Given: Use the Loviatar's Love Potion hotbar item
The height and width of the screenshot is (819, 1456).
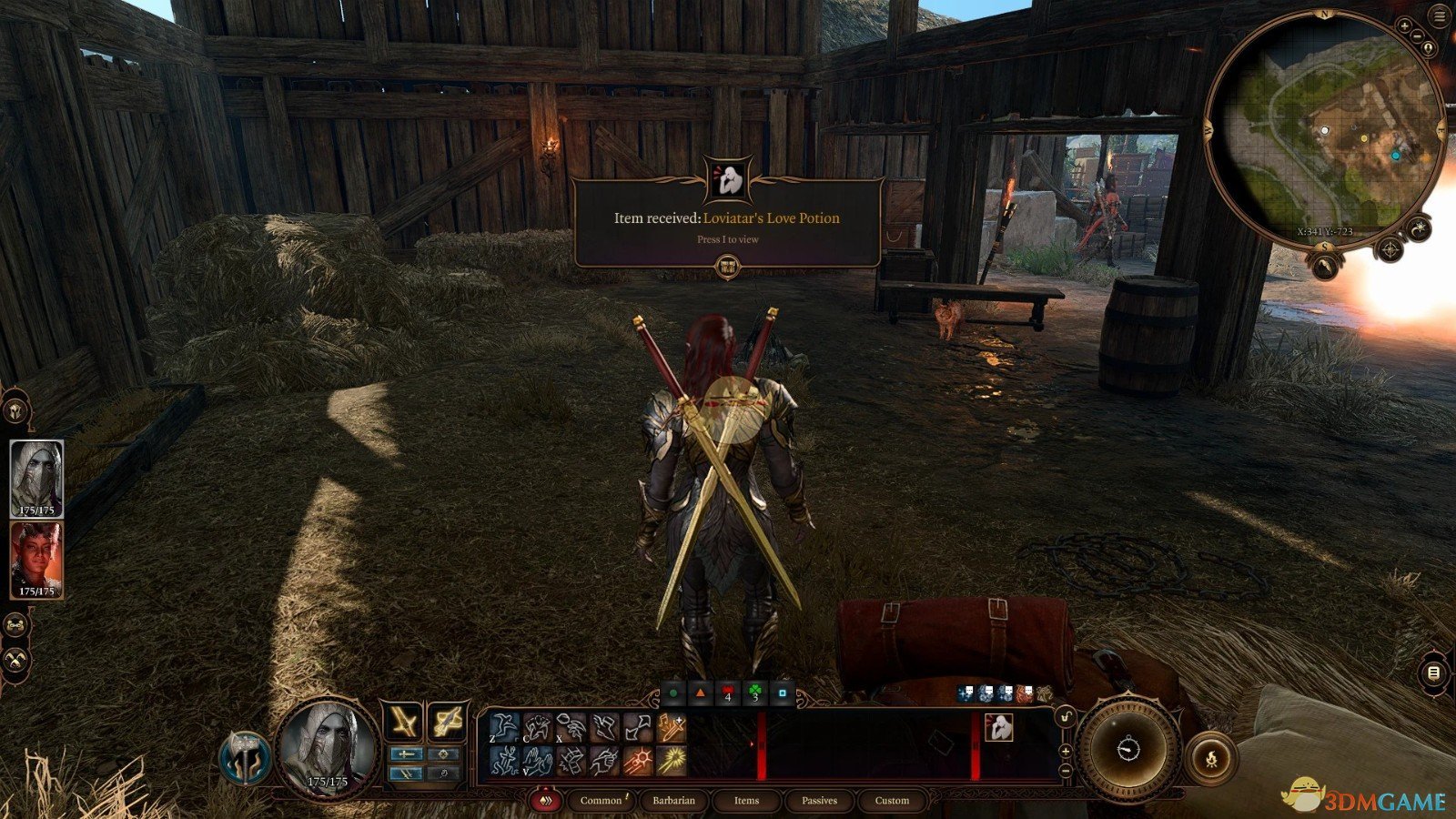Looking at the screenshot, I should pos(998,728).
